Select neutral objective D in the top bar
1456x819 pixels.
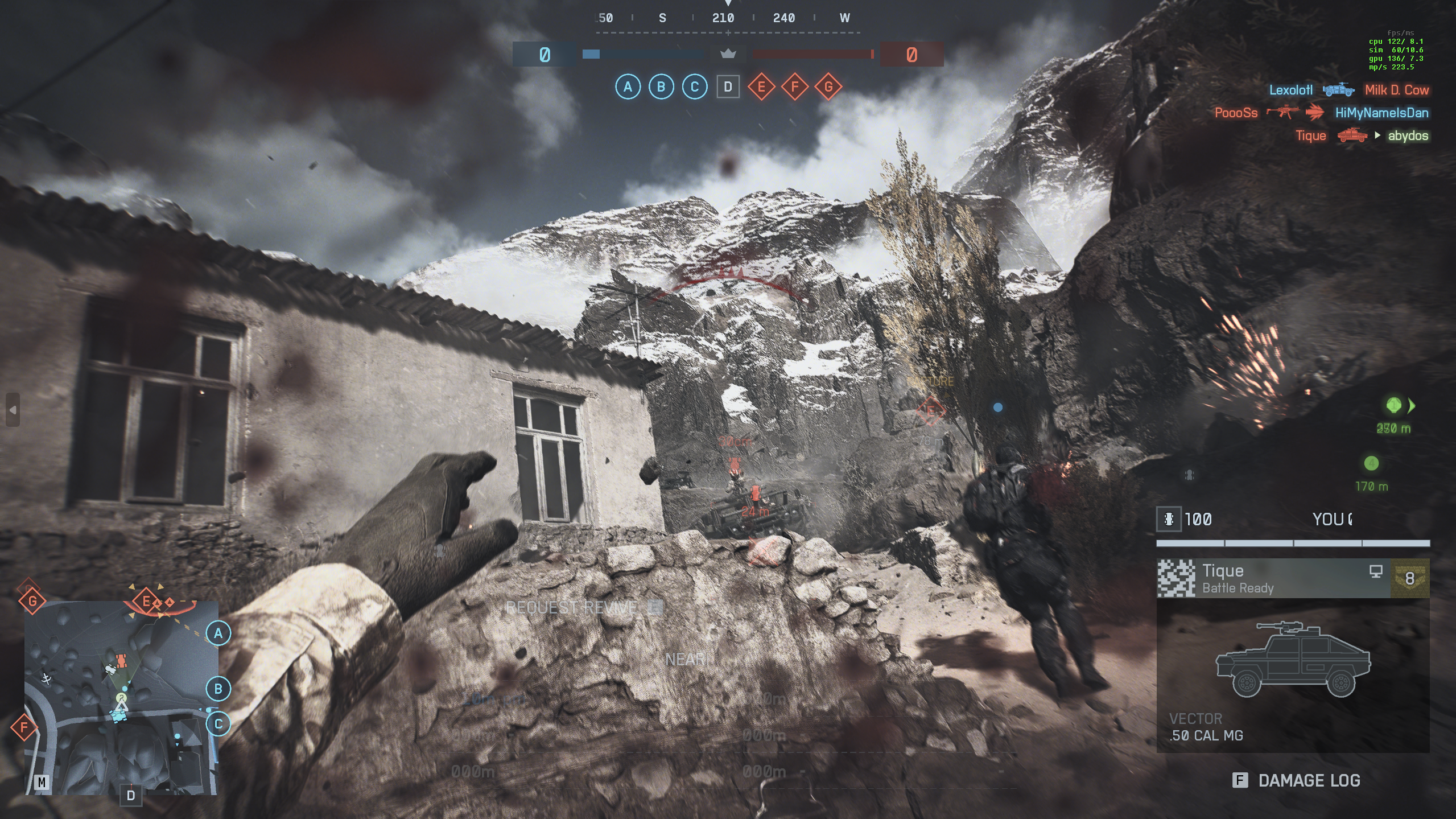pyautogui.click(x=728, y=87)
